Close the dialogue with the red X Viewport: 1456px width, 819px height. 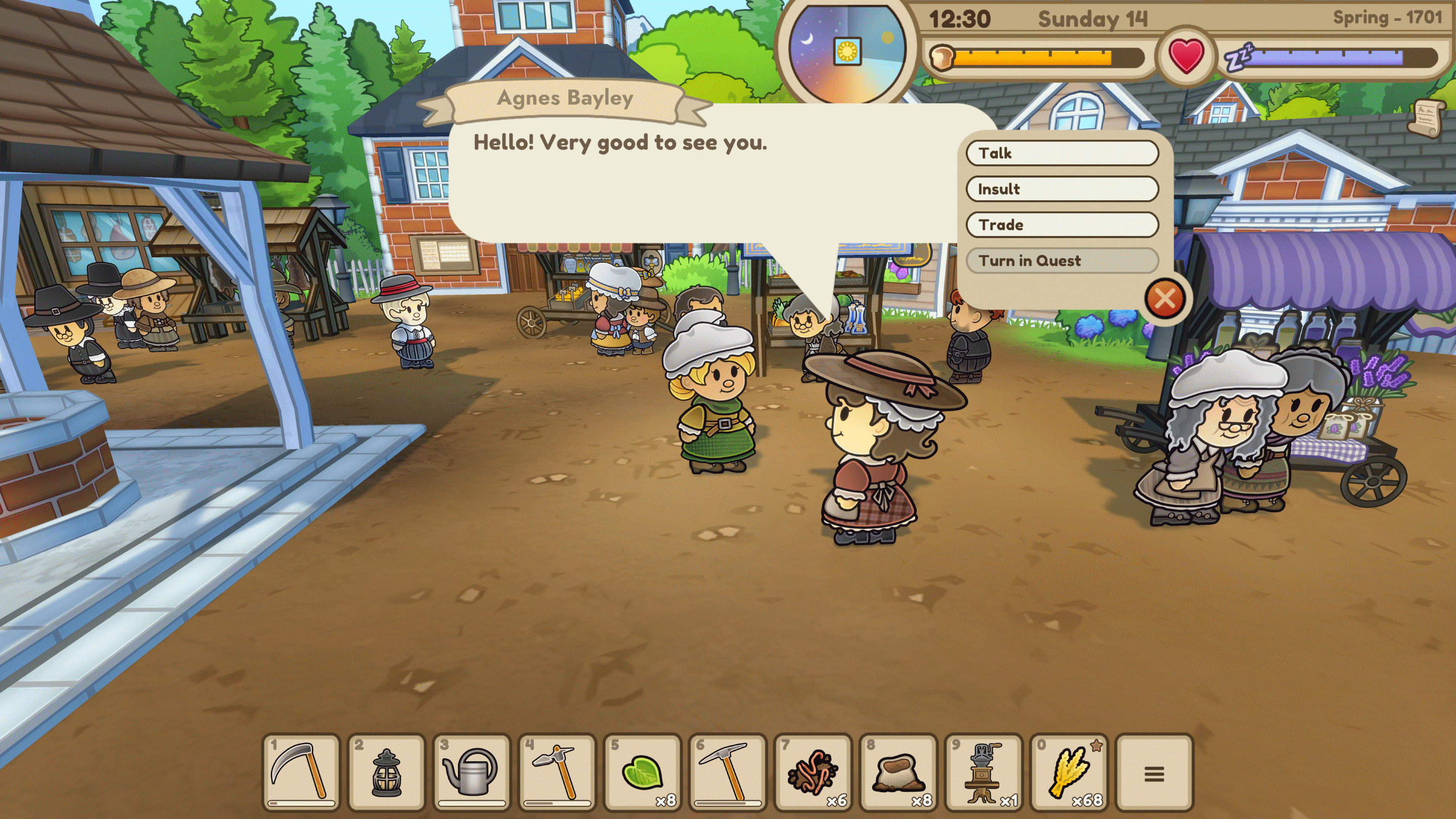point(1164,298)
